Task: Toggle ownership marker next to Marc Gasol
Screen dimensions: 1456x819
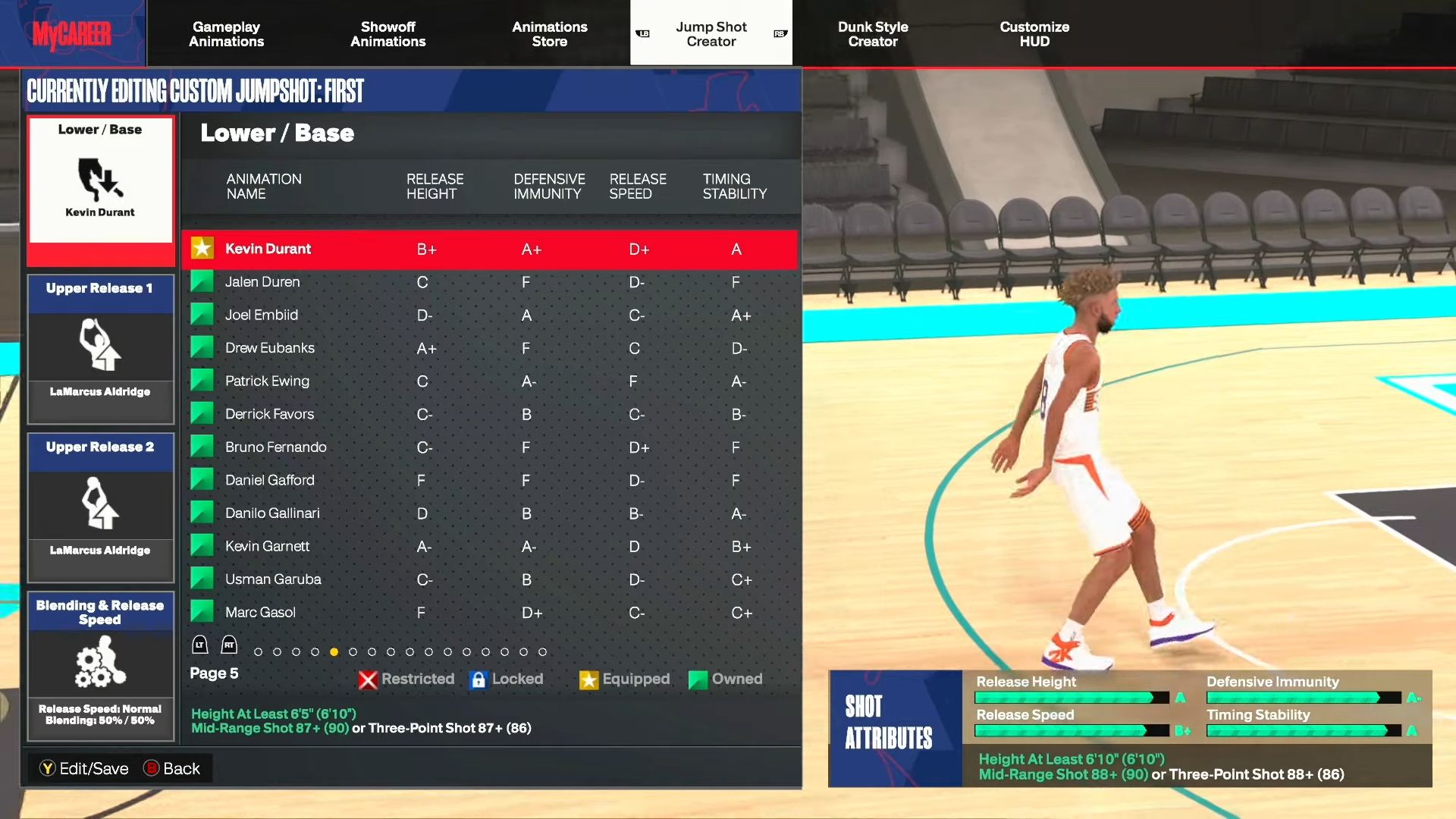Action: (202, 611)
